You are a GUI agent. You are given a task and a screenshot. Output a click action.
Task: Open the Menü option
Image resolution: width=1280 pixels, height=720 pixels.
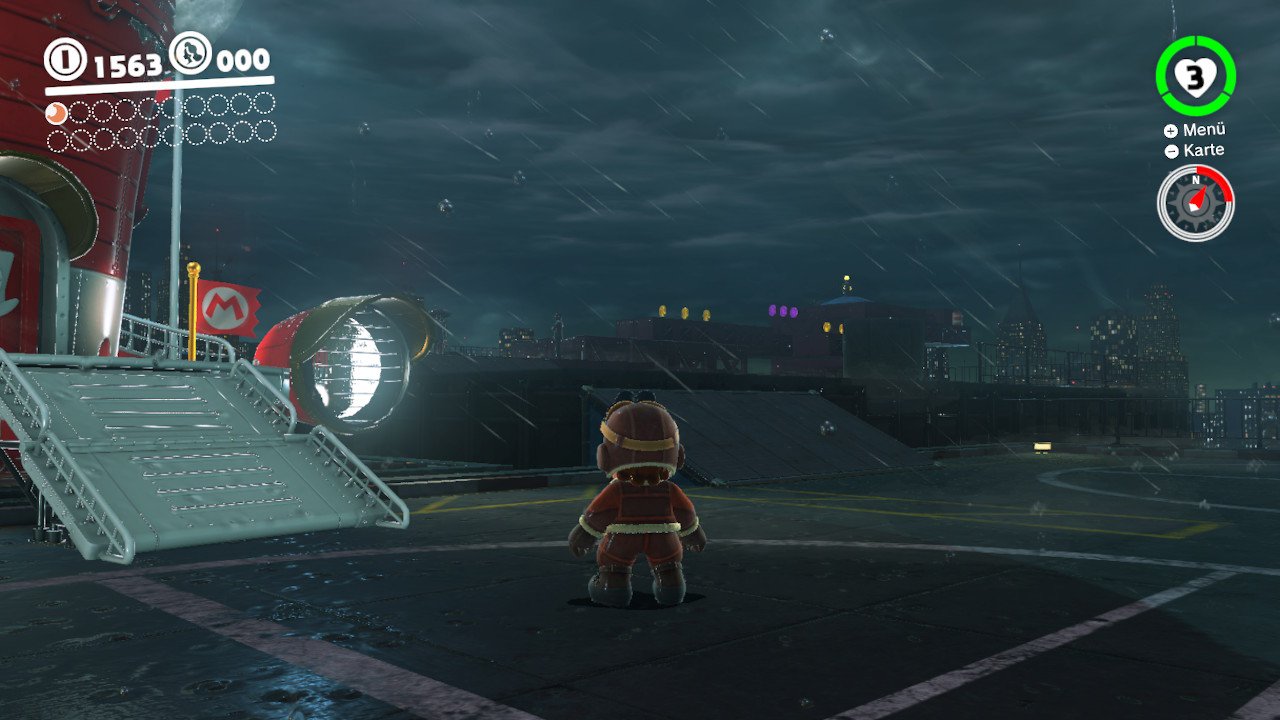[x=1195, y=130]
